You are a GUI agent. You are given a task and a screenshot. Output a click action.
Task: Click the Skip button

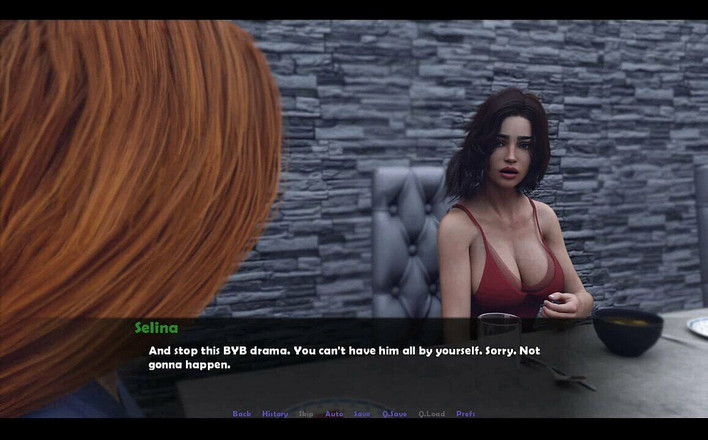(x=306, y=413)
